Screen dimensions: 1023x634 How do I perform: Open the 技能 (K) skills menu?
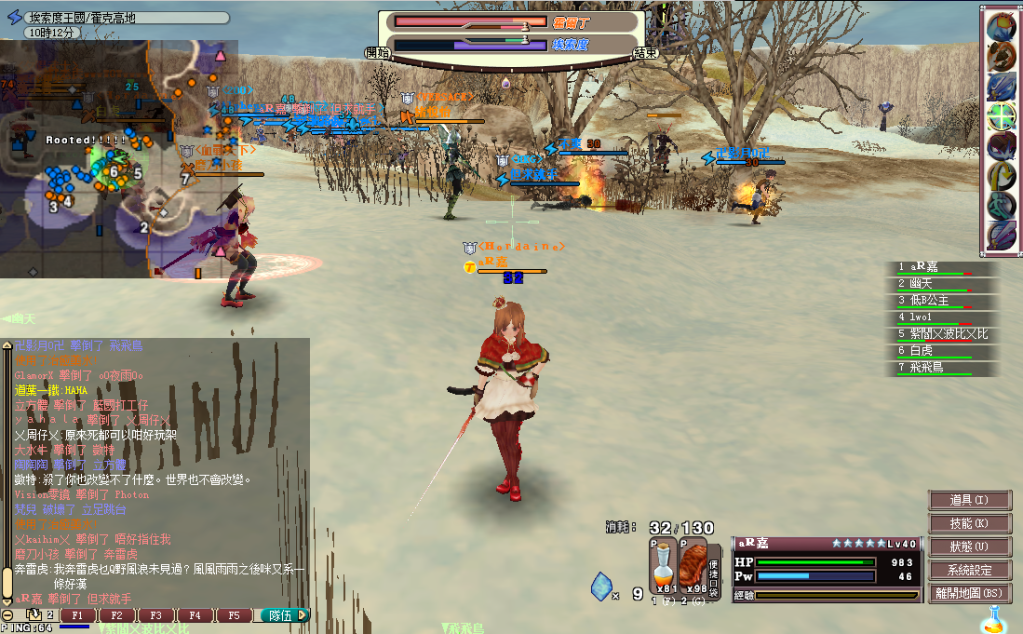(968, 523)
